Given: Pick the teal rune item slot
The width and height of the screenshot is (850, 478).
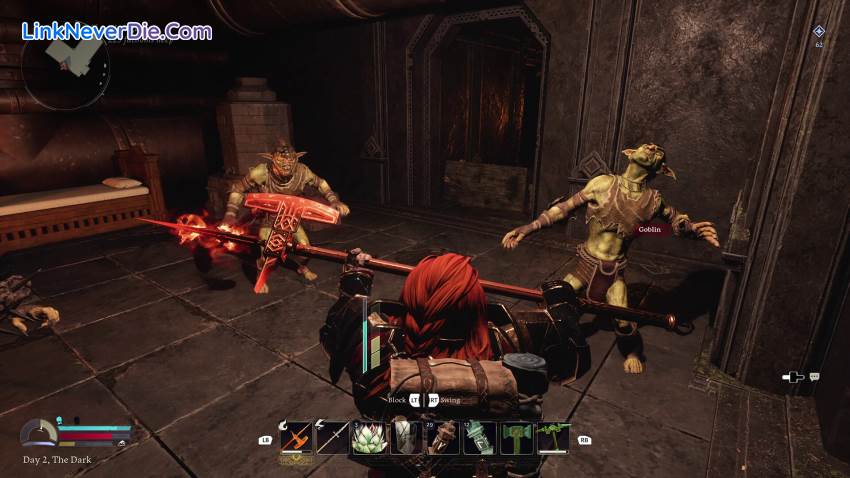Looking at the screenshot, I should 480,438.
